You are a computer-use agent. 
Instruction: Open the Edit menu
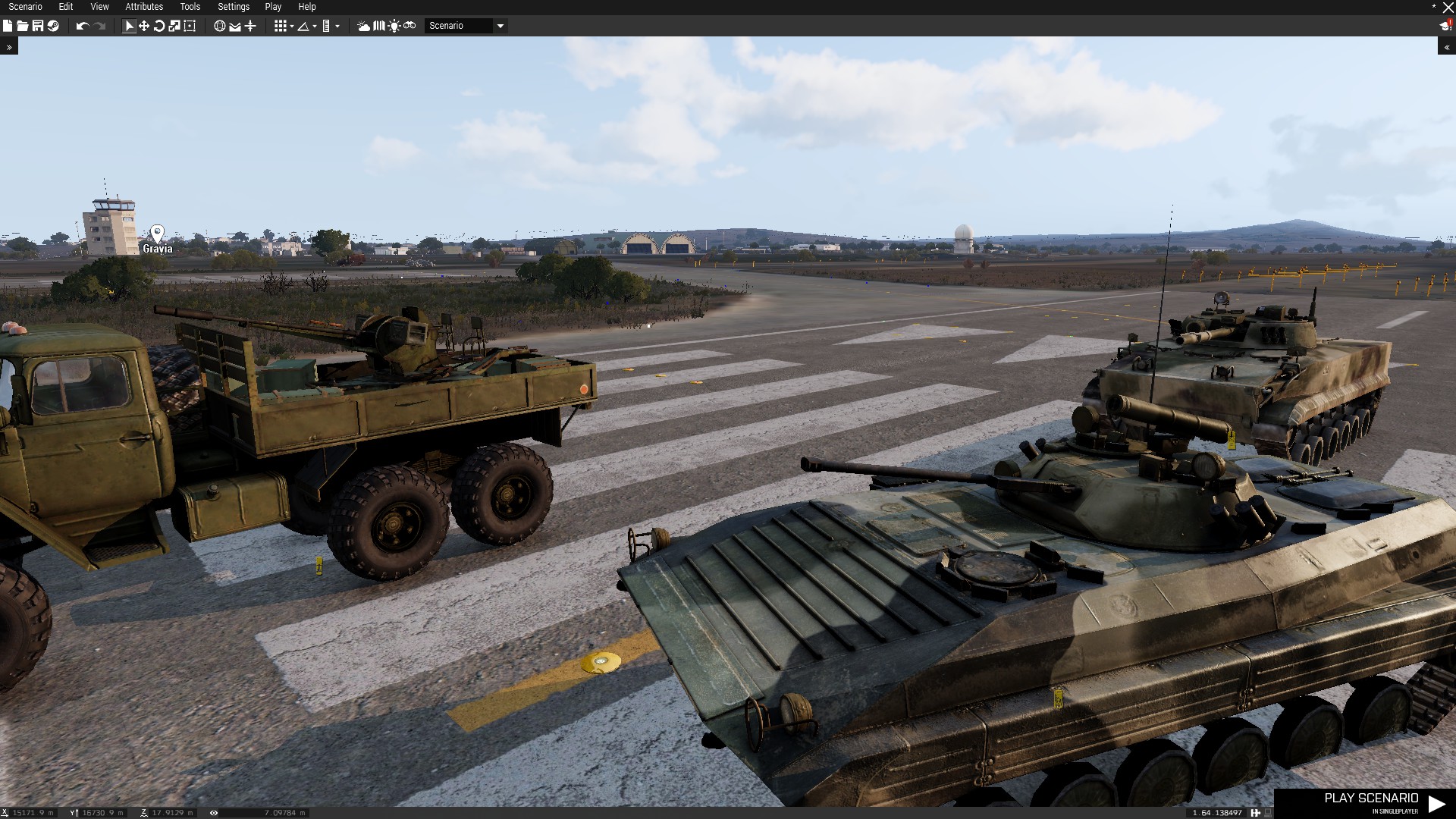click(66, 7)
